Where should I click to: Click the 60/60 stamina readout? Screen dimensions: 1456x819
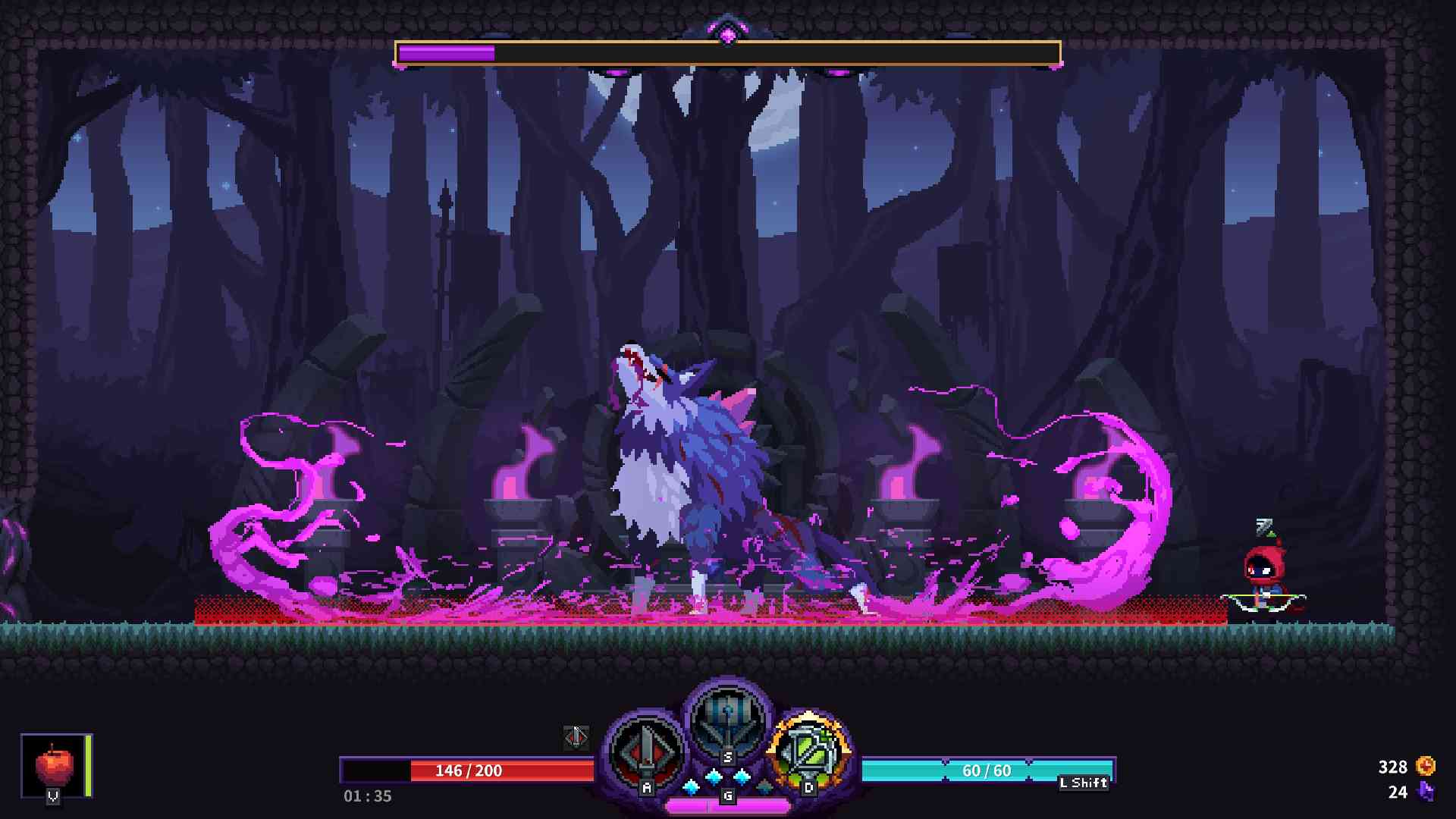click(x=986, y=770)
